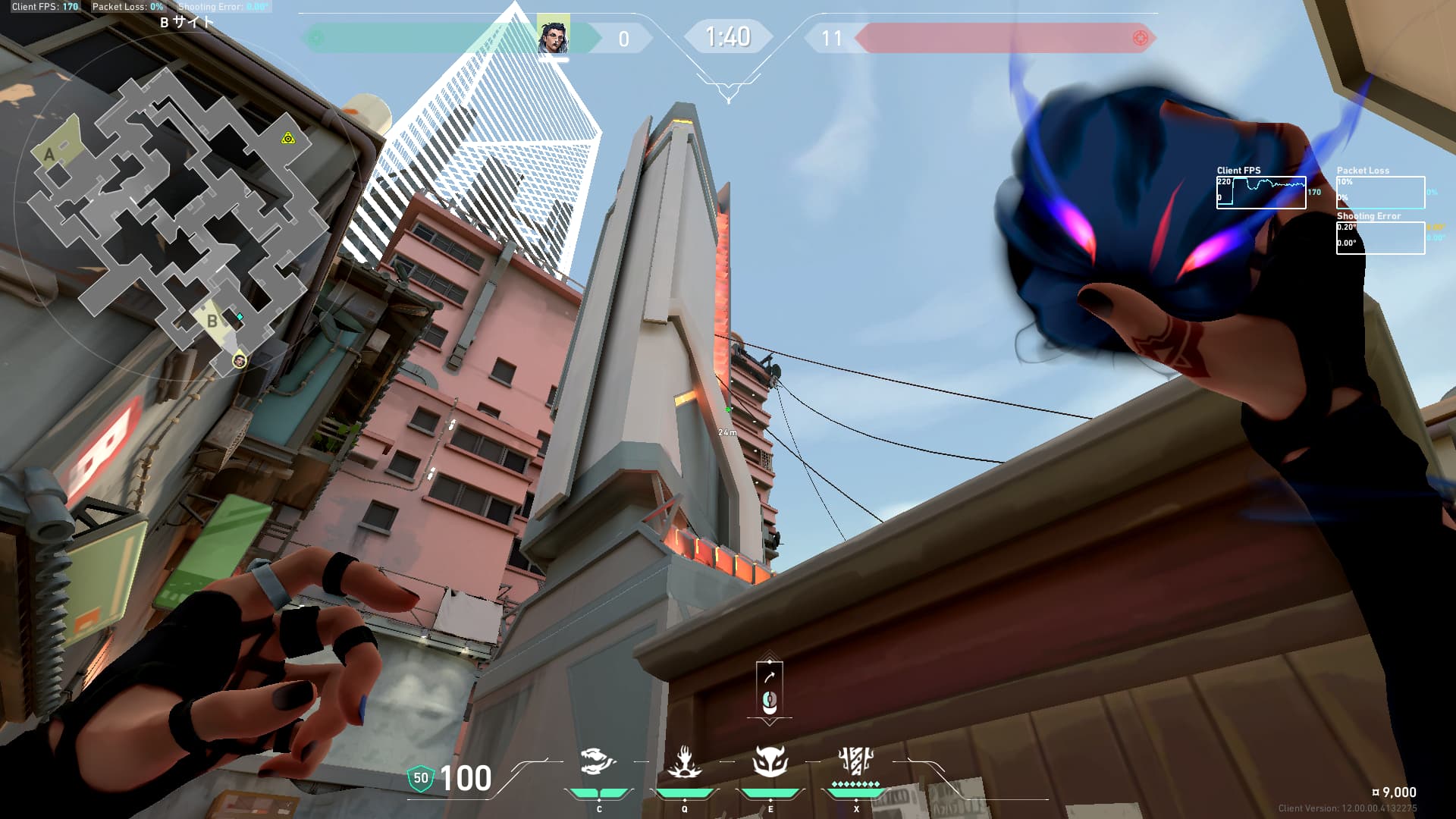The height and width of the screenshot is (819, 1456).
Task: Choose the Dismiss ability icon
Action: coord(770,761)
